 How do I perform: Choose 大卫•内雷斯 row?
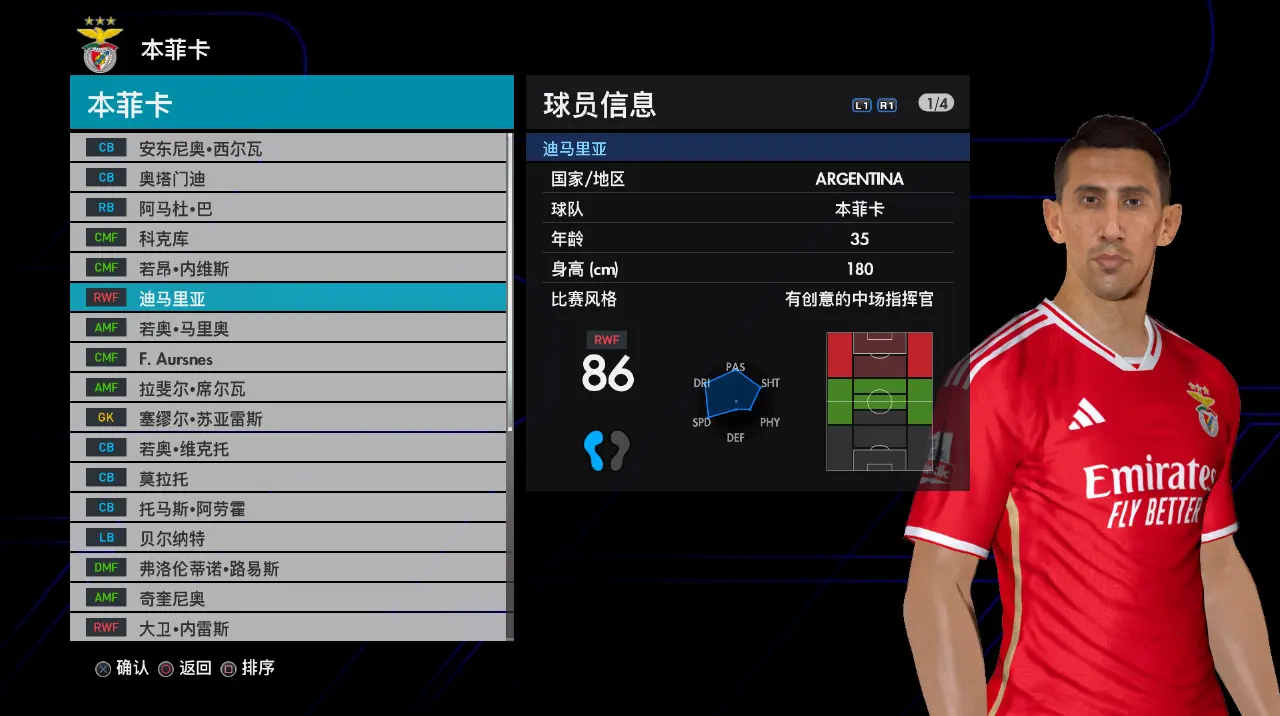[x=288, y=628]
